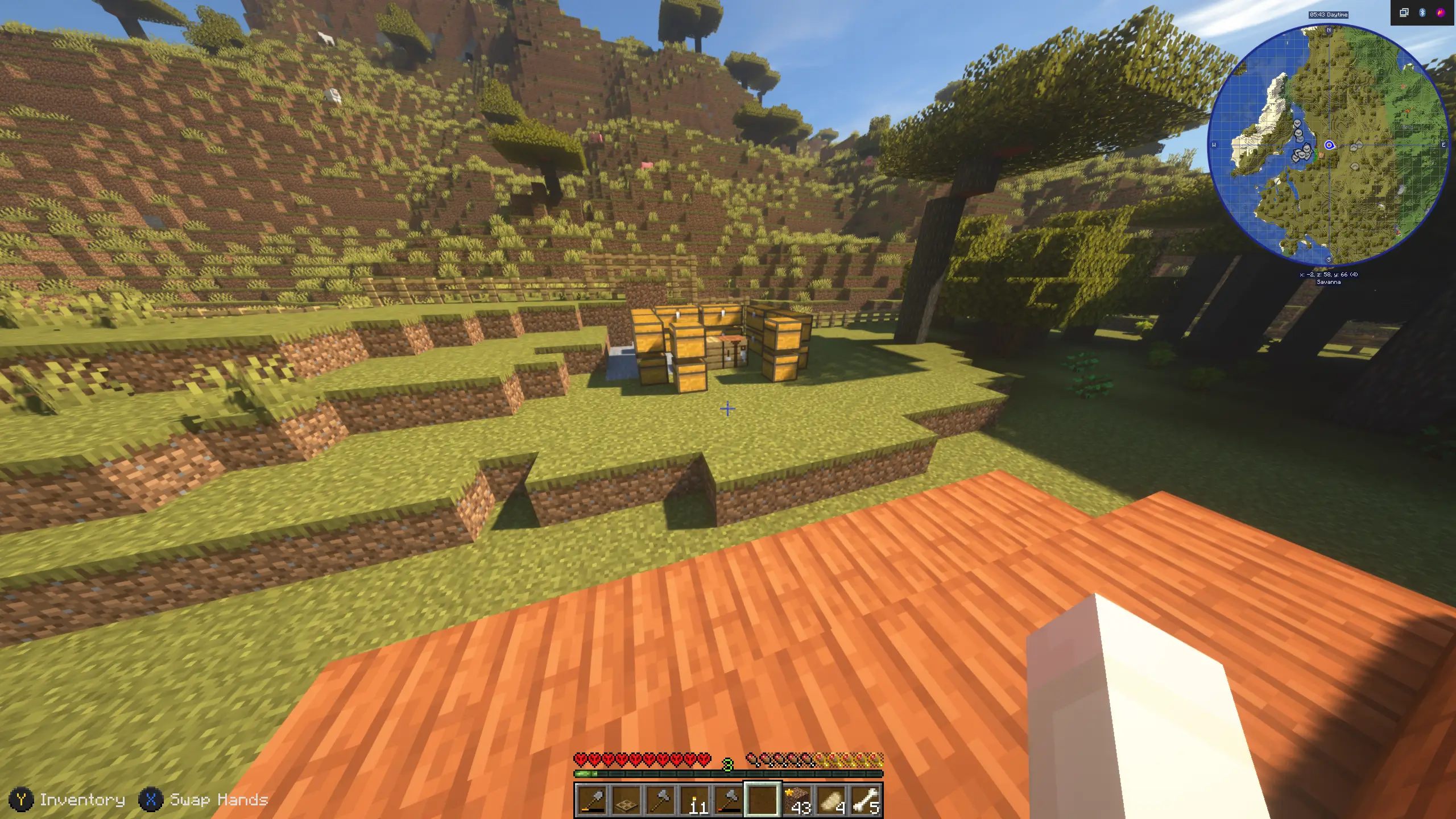1456x819 pixels.
Task: Select the highlighted empty hotbar slot
Action: [x=763, y=800]
